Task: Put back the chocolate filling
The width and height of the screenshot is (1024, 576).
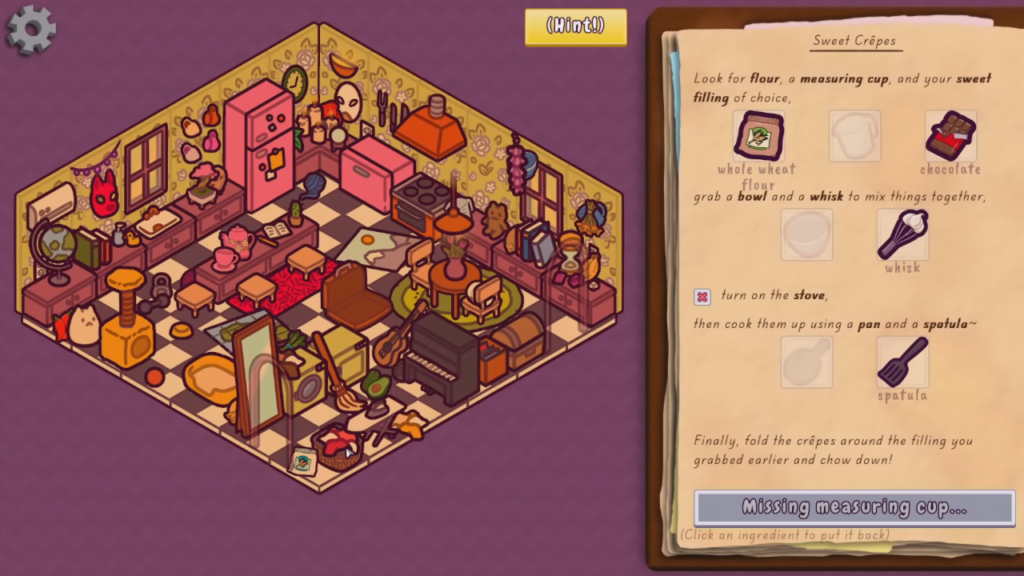Action: tap(950, 136)
